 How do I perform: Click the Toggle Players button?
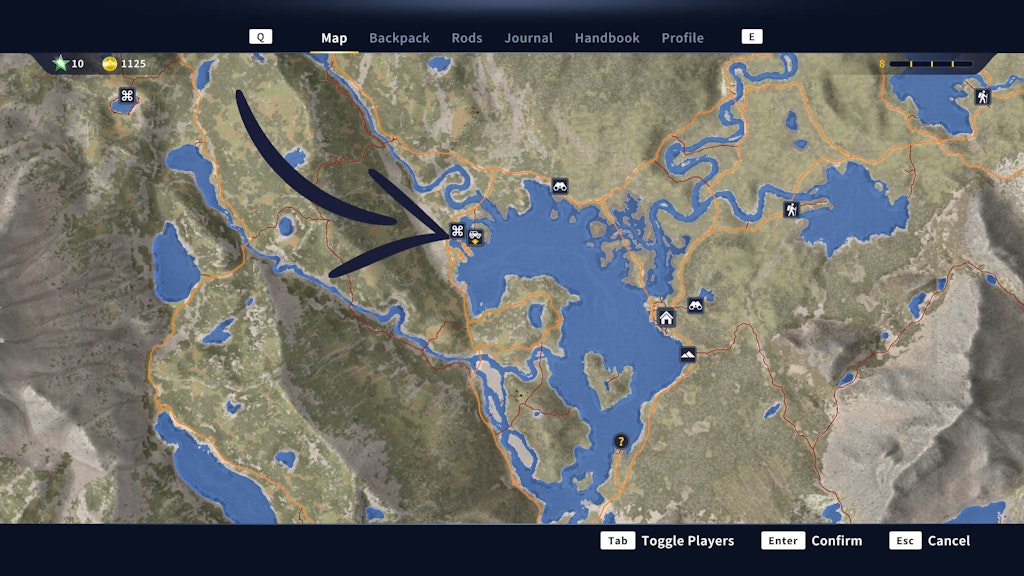tap(667, 541)
